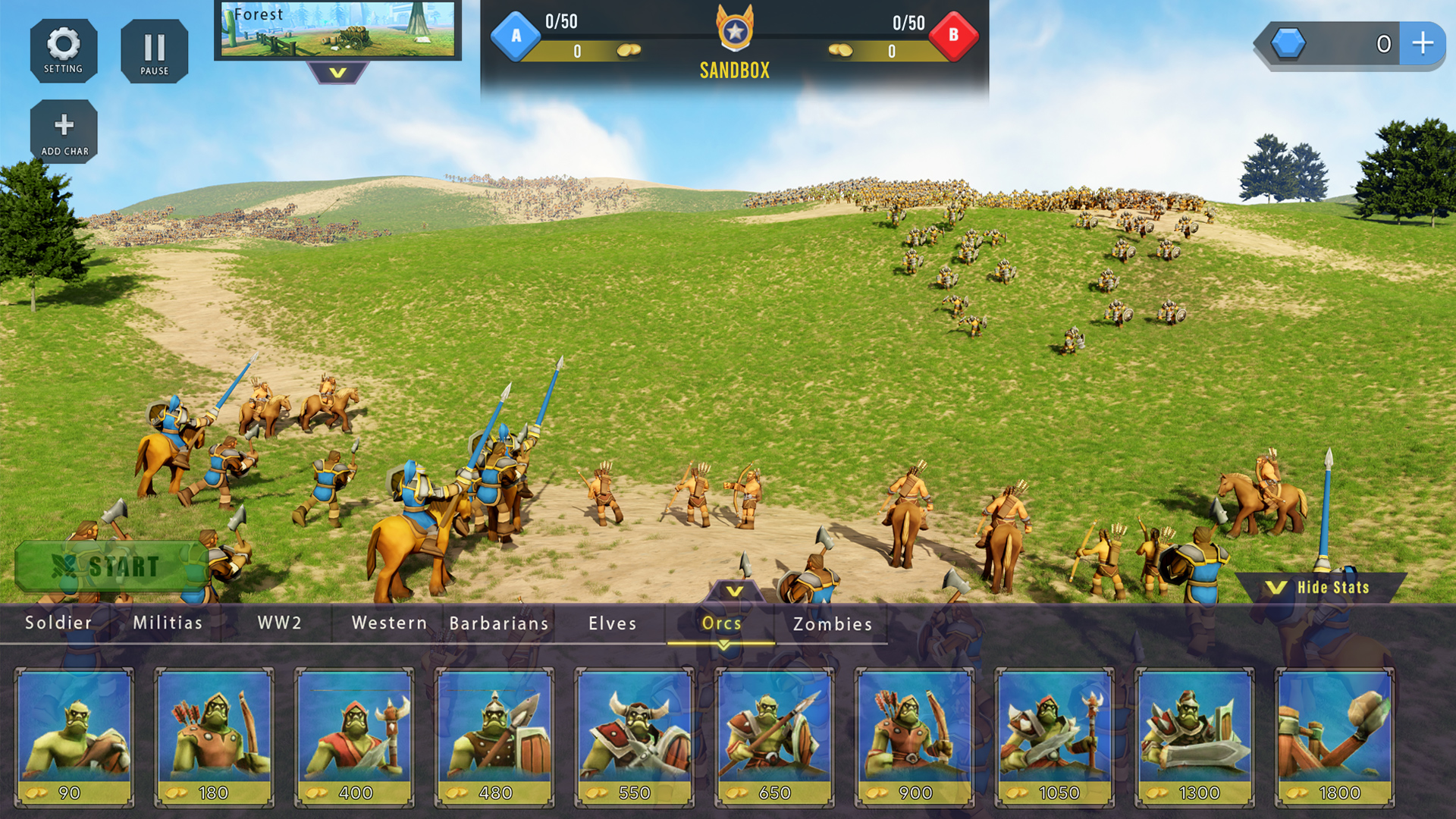This screenshot has width=1456, height=819.
Task: Collapse the unit selection panel
Action: pyautogui.click(x=733, y=588)
